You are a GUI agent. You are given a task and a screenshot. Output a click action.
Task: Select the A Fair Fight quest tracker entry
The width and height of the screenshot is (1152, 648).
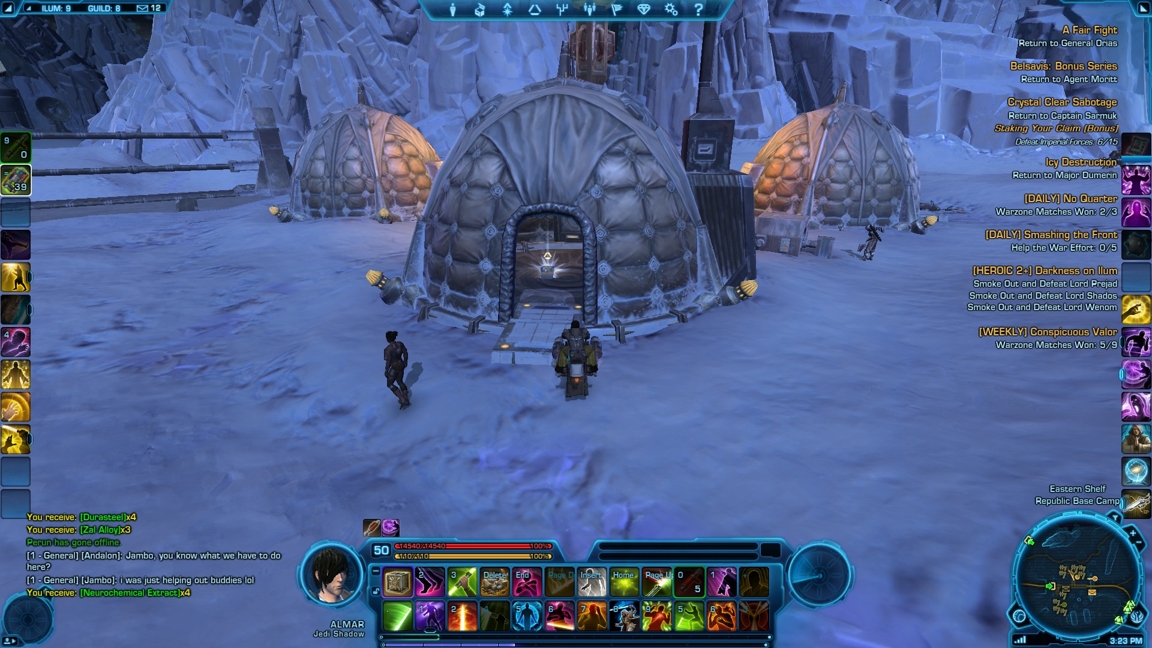pyautogui.click(x=1089, y=30)
